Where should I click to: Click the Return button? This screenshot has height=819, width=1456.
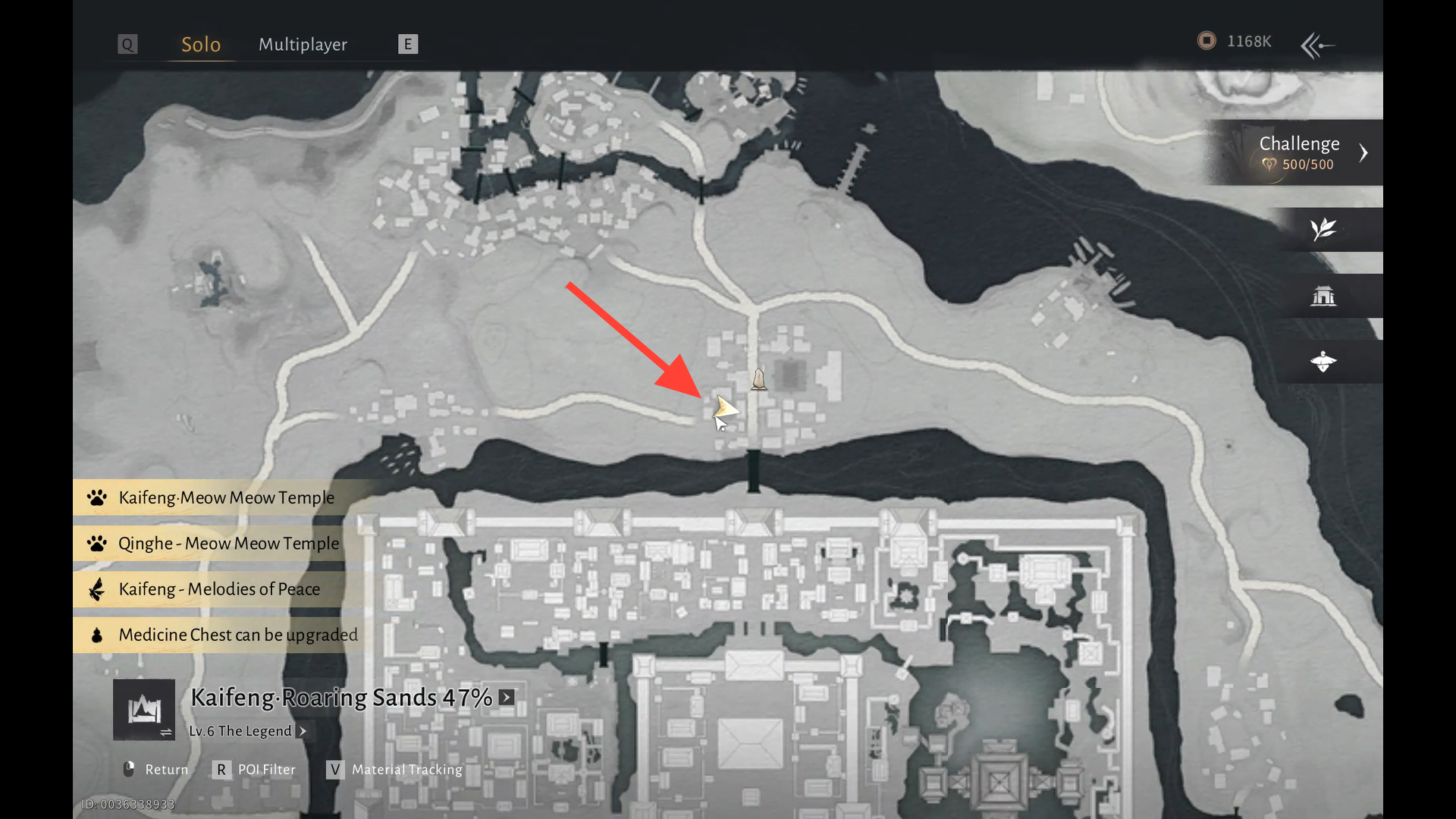pos(156,769)
